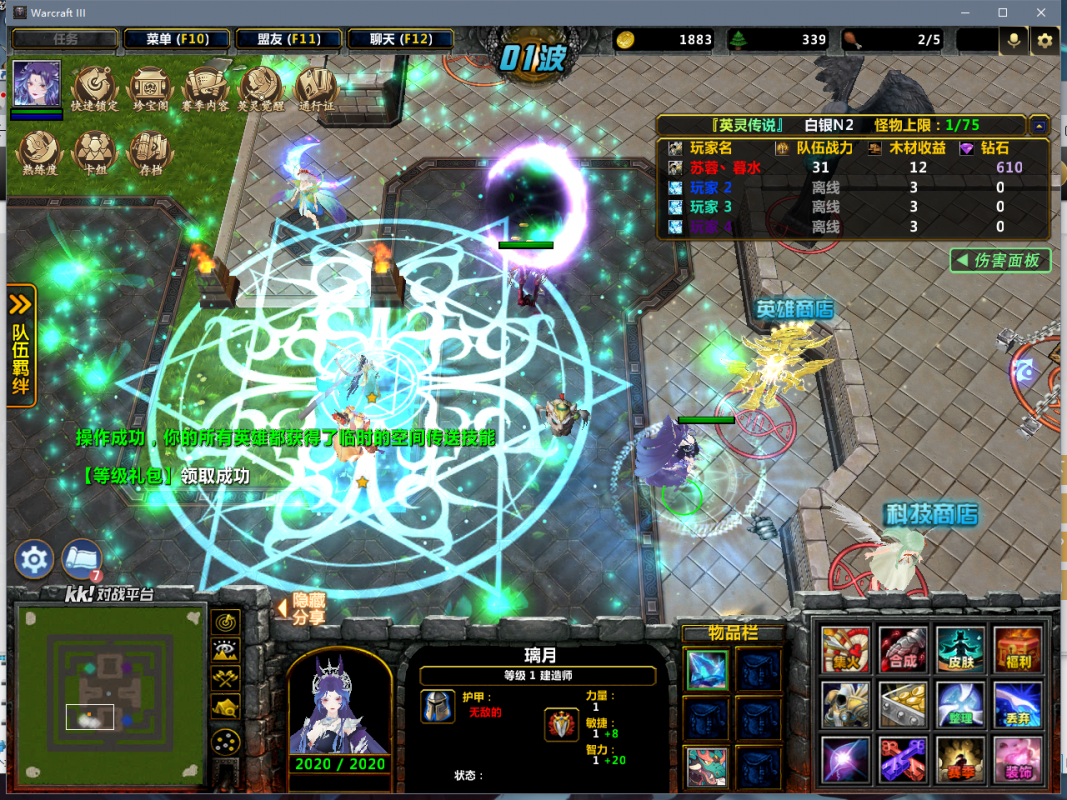This screenshot has width=1067, height=800.
Task: Open the 盟友 (F11) allies panel
Action: (x=288, y=40)
